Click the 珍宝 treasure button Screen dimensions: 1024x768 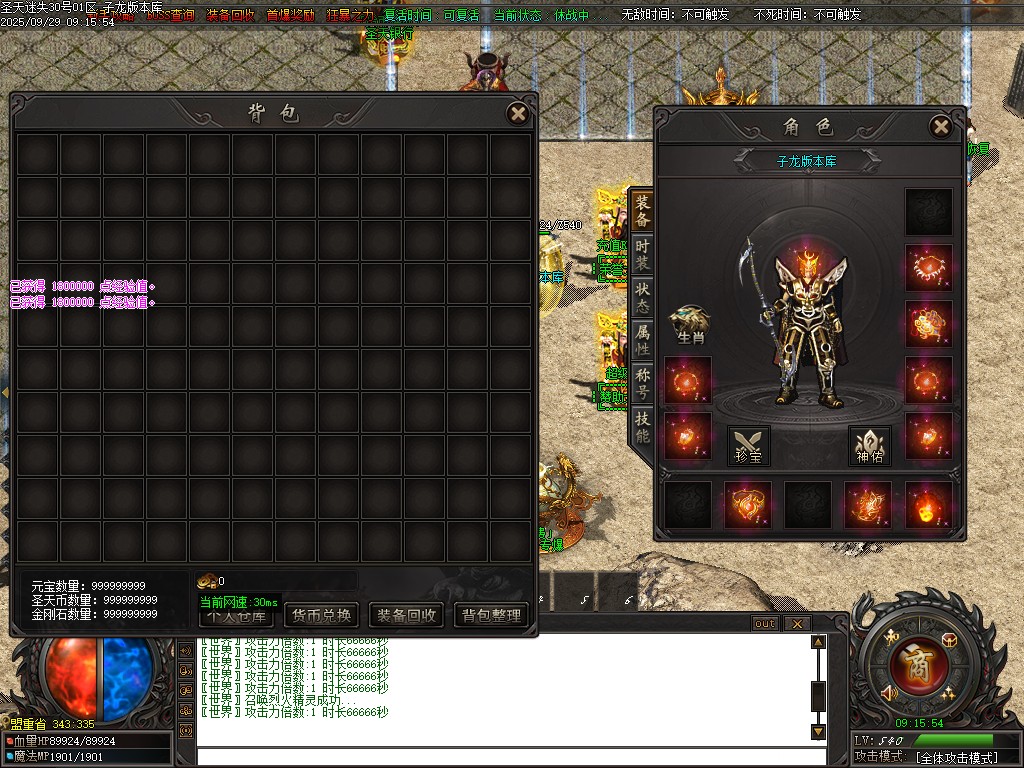click(748, 444)
